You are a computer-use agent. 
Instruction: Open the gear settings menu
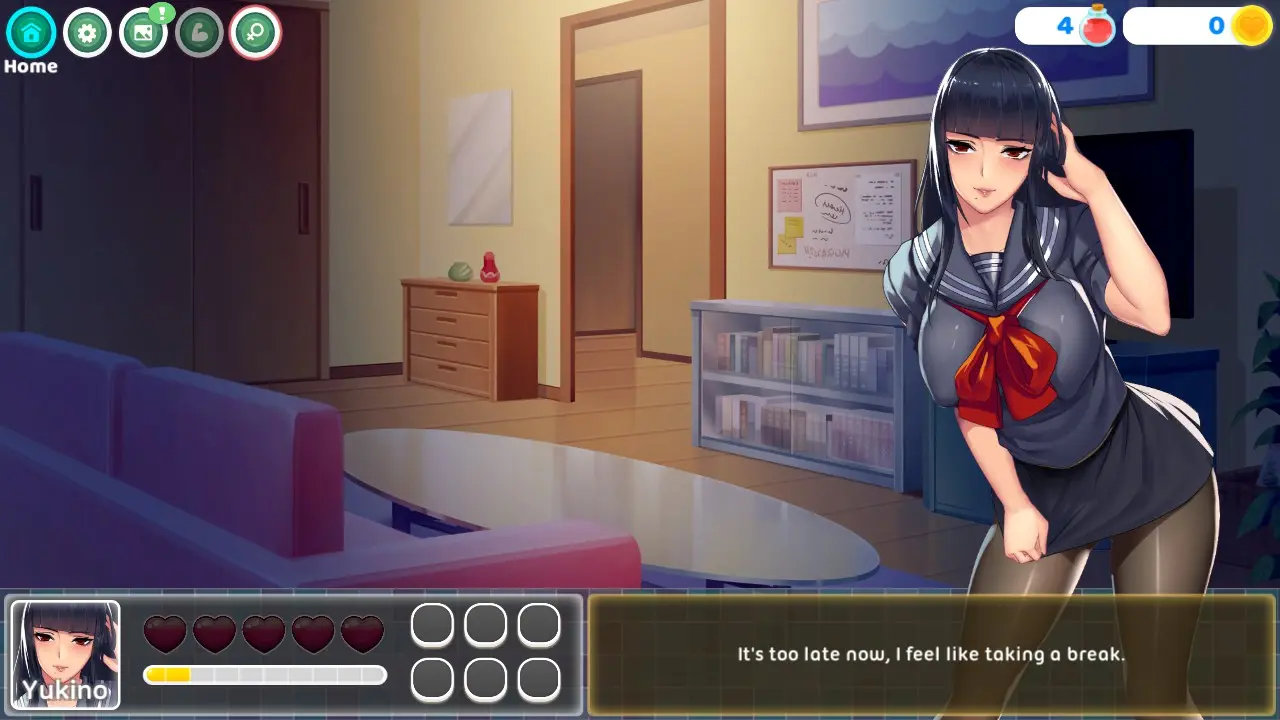(x=87, y=33)
